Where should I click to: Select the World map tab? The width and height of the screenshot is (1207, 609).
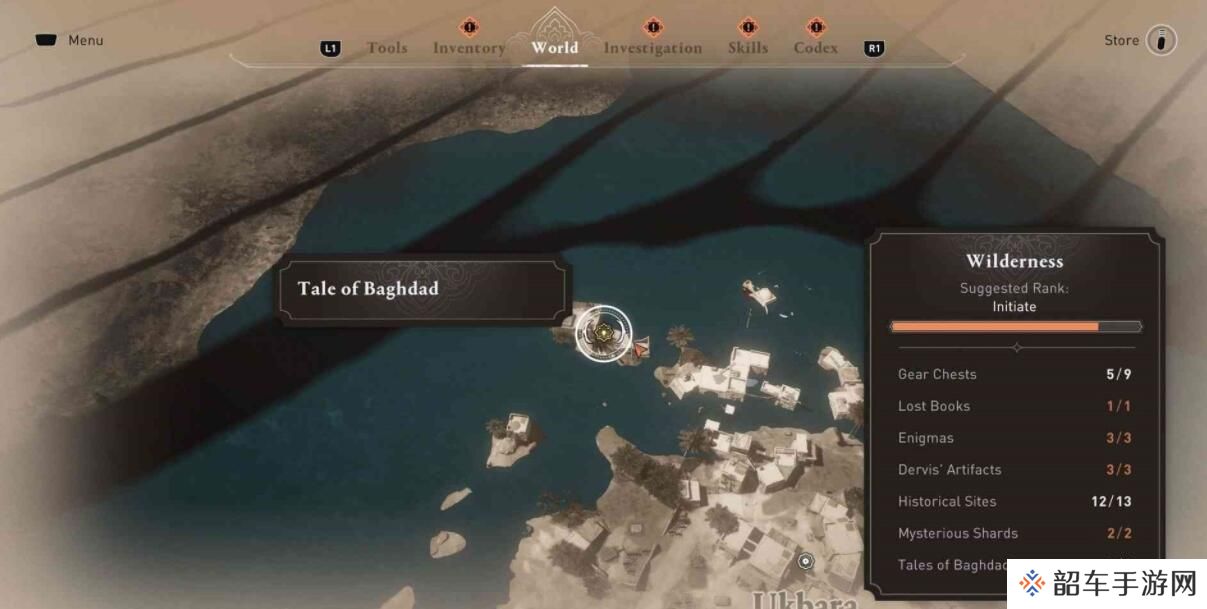(555, 47)
